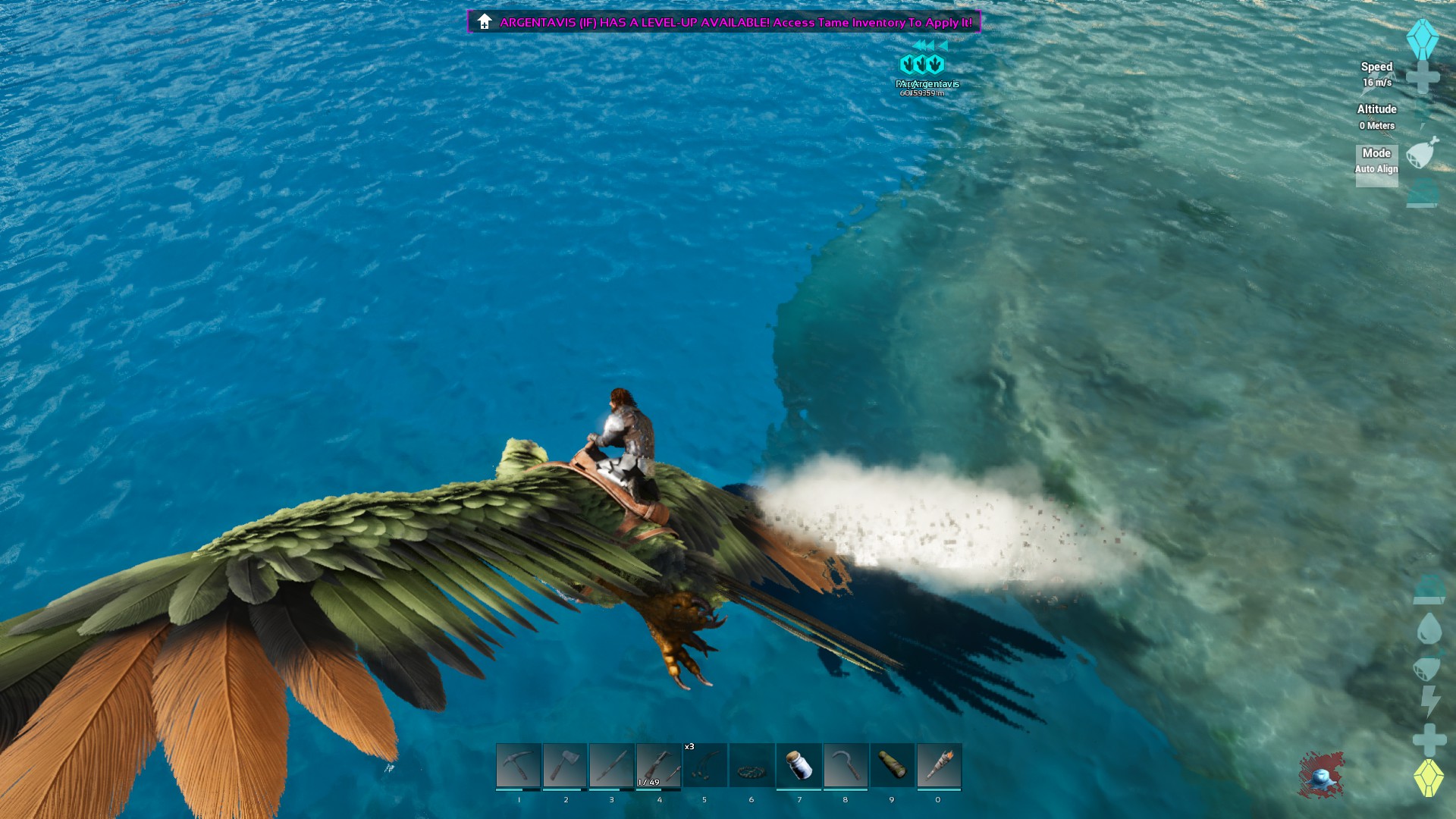The image size is (1456, 819).
Task: Select the pickaxe in hotbar slot 1
Action: [519, 765]
